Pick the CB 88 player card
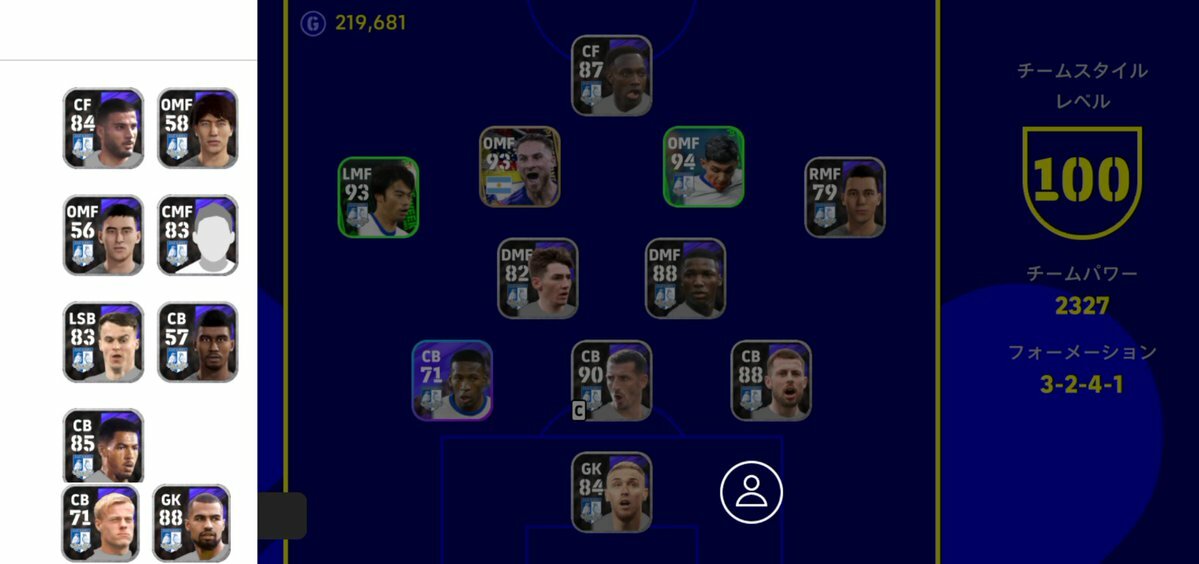This screenshot has height=564, width=1199. 771,381
